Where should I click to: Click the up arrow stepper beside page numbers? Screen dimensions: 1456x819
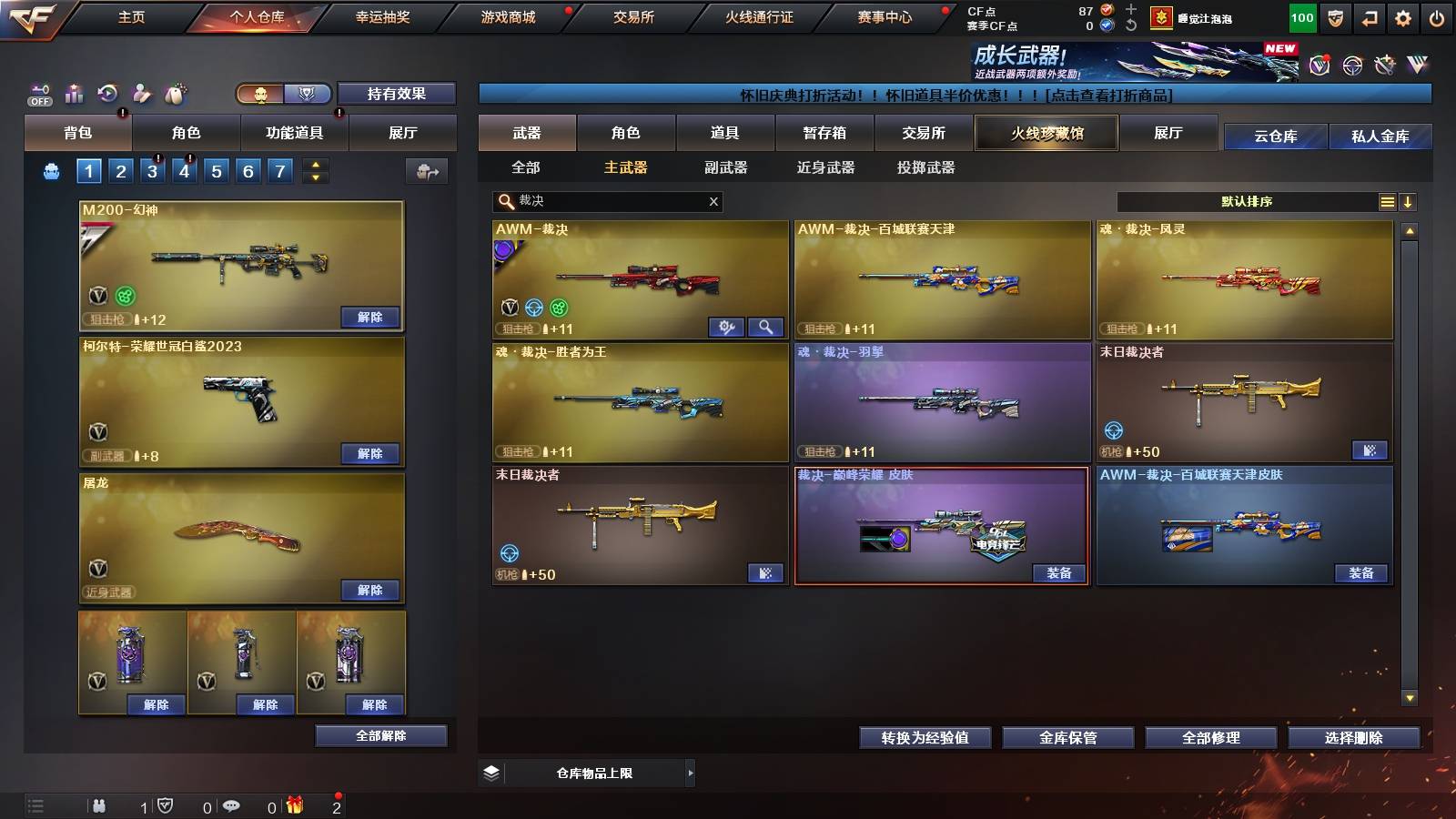(x=316, y=165)
